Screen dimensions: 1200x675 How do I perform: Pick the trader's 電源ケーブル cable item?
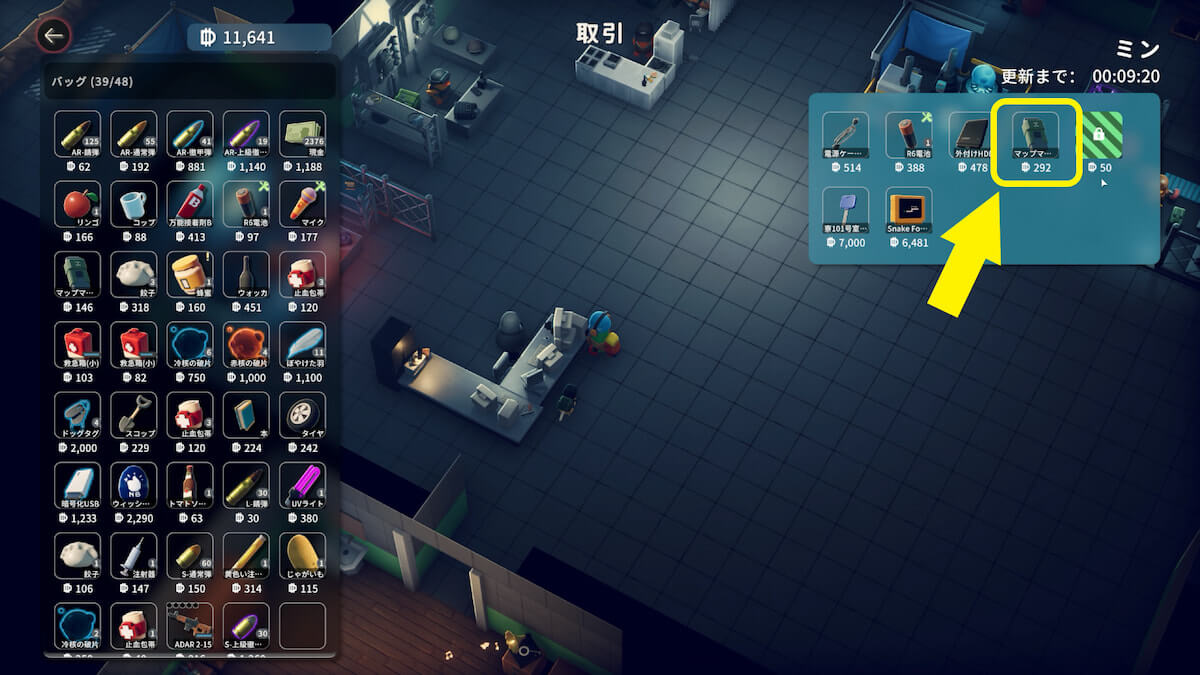845,136
